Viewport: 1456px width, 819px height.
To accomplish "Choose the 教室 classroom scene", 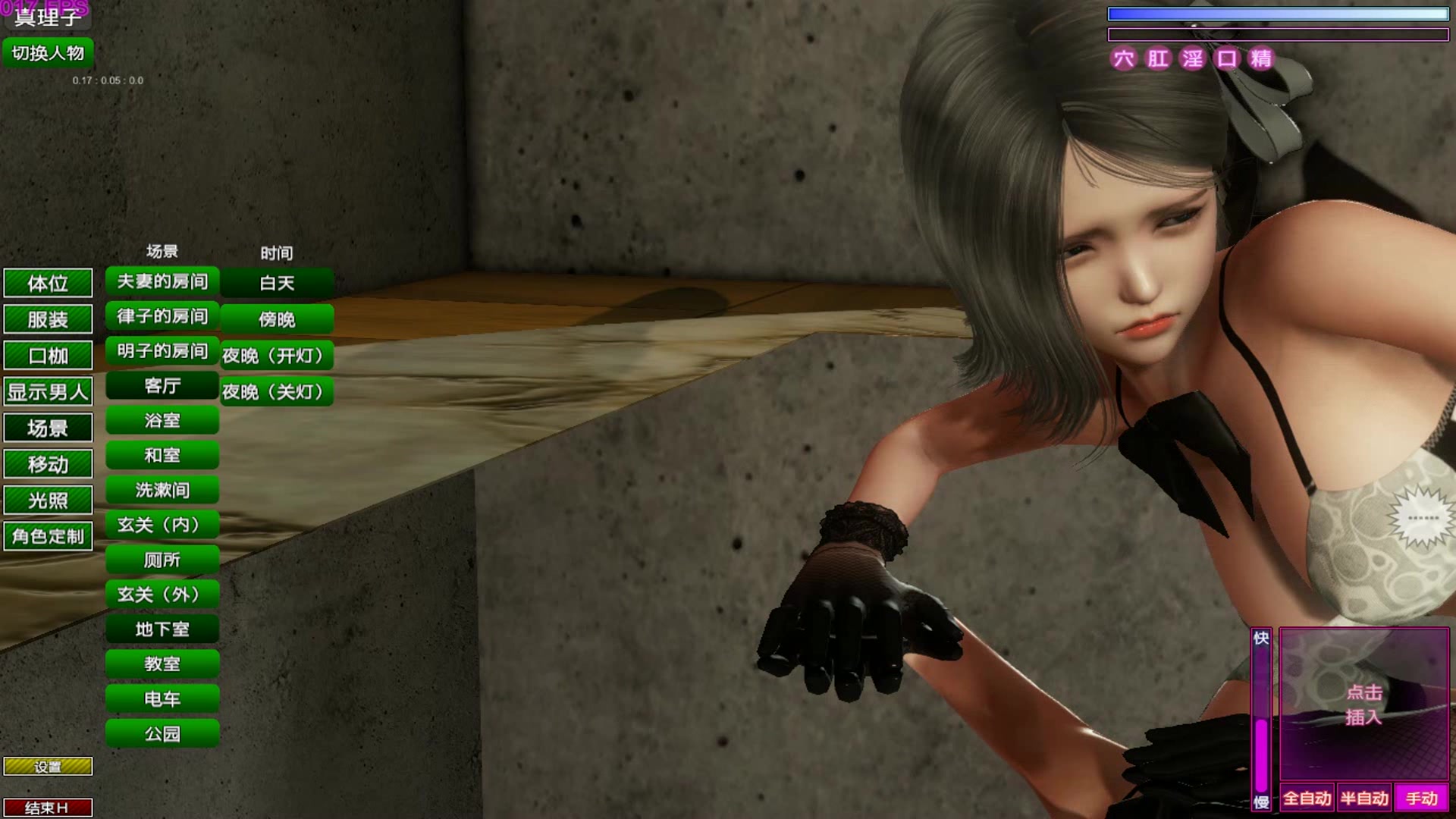I will tap(162, 664).
